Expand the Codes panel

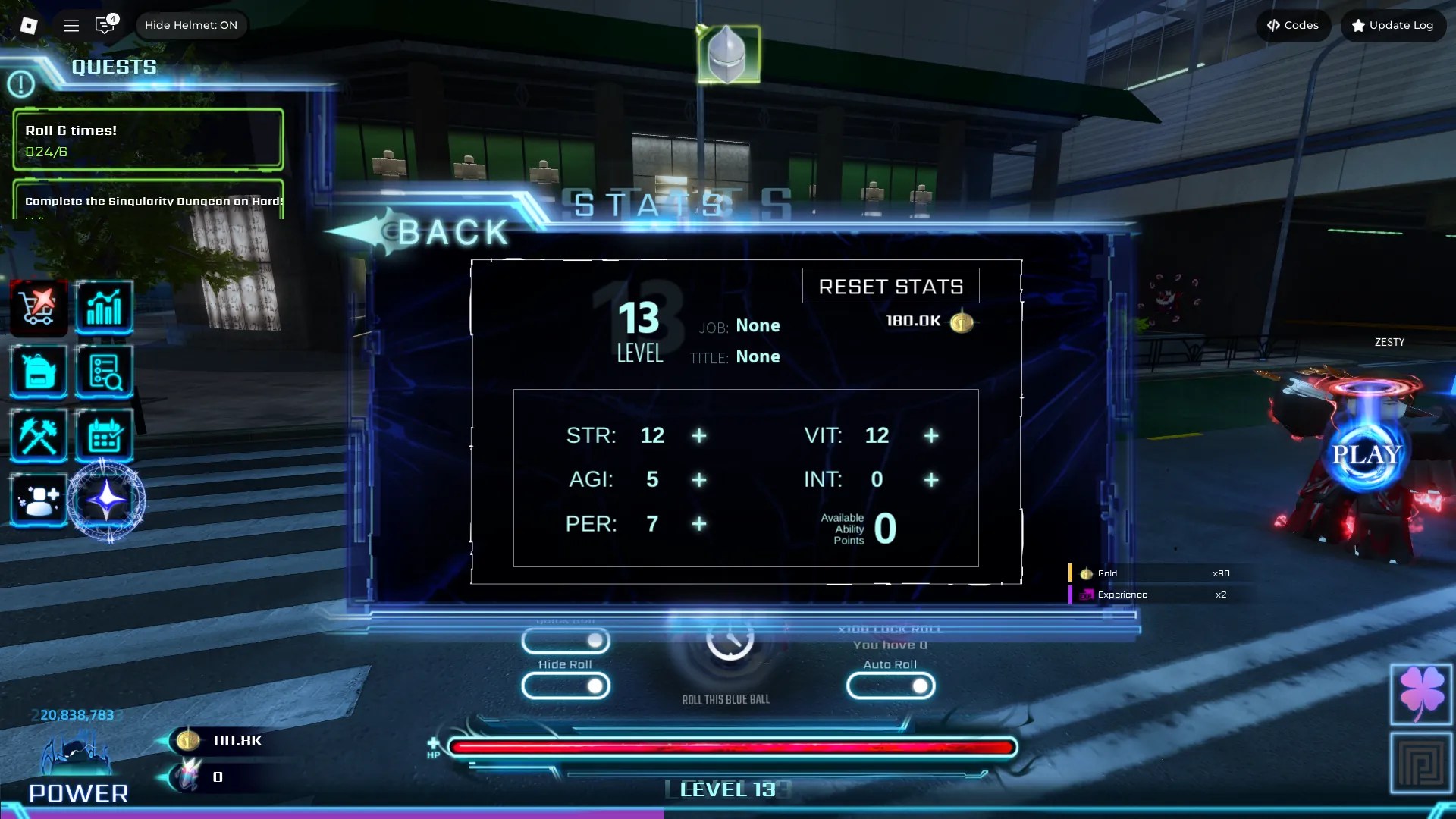(1293, 25)
